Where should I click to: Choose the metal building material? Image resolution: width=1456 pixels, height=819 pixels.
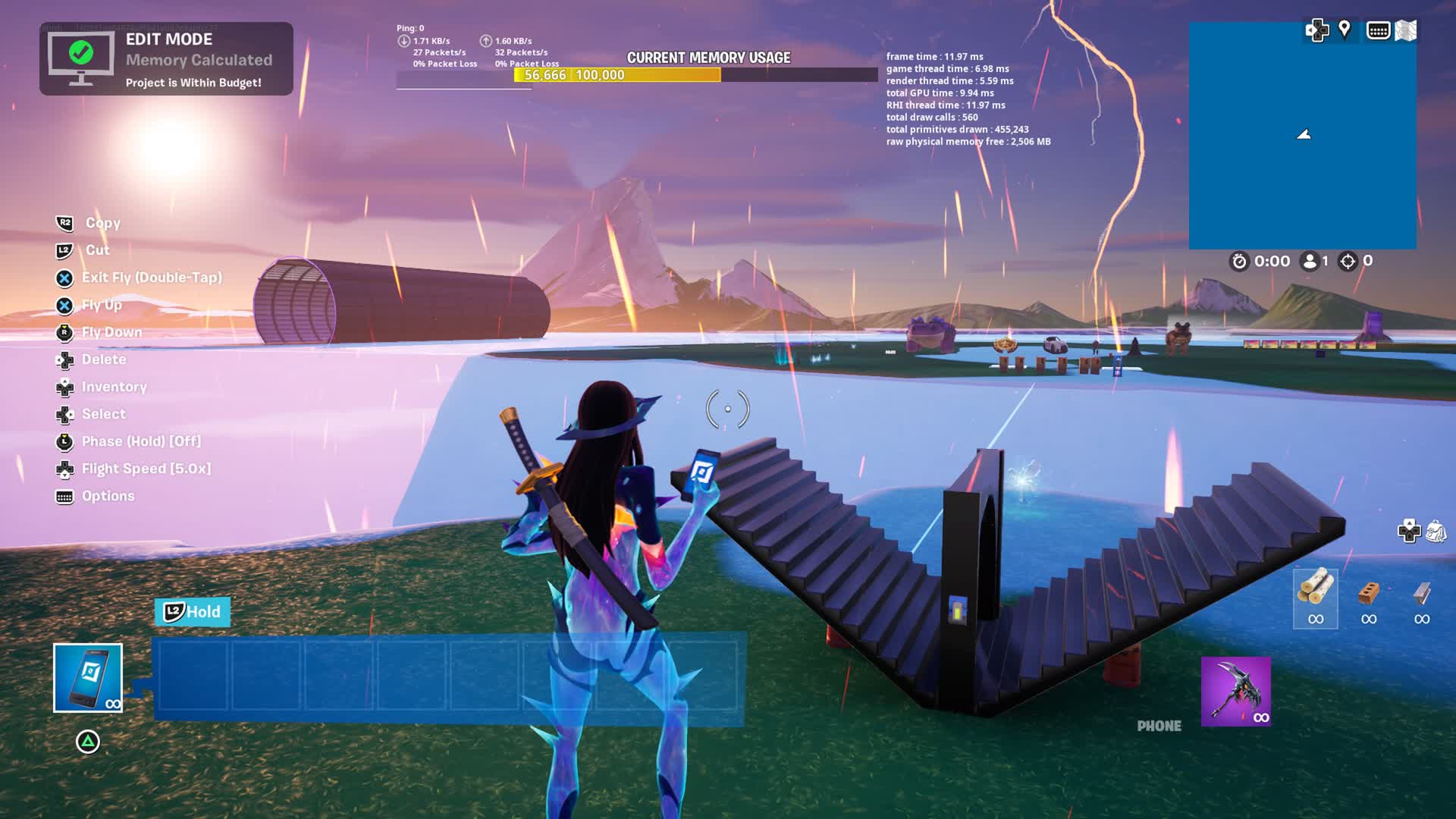1422,598
